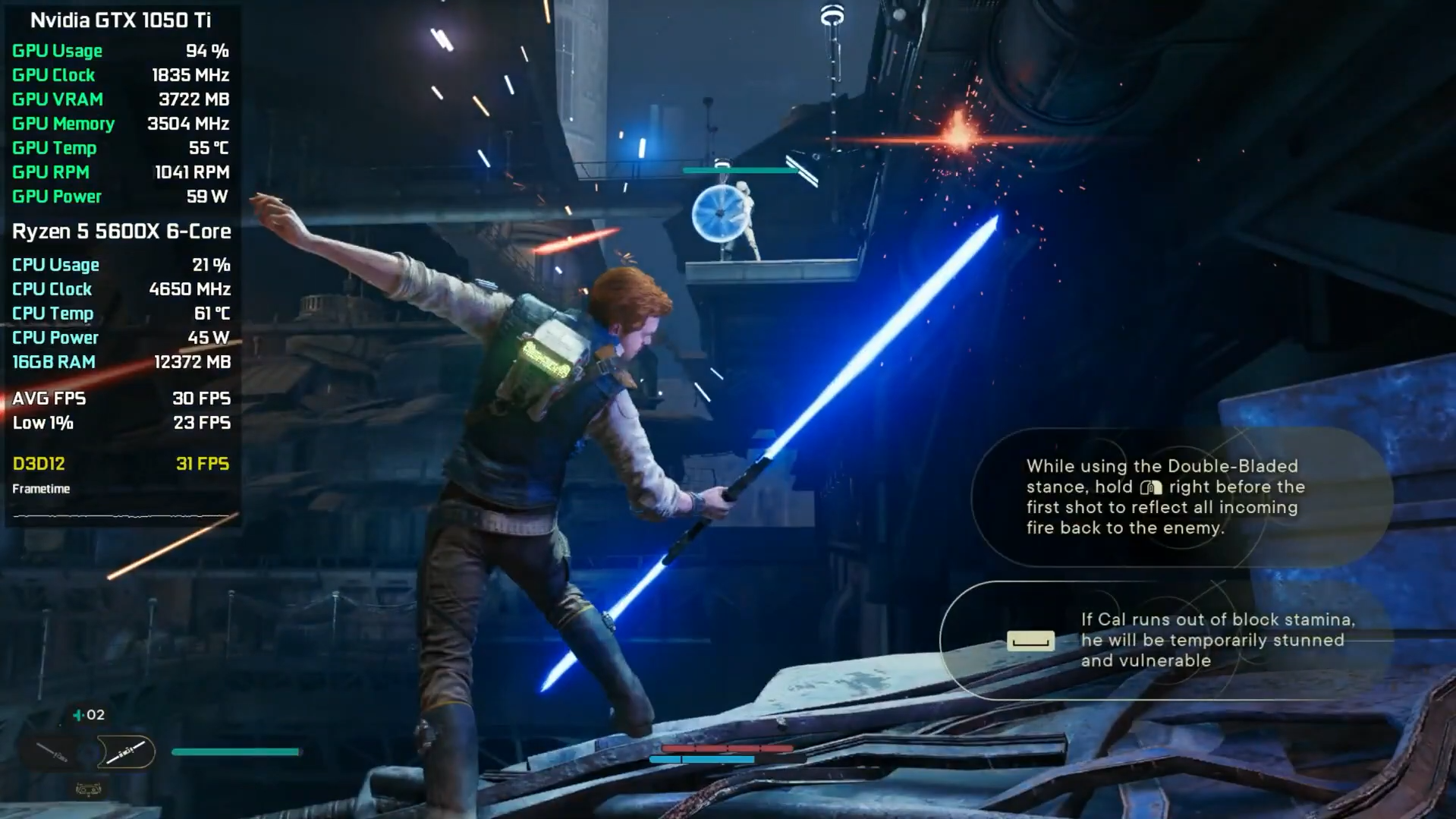Click the Double-Bladed stance reflect tutorial tip
The width and height of the screenshot is (1456, 819).
(1161, 497)
